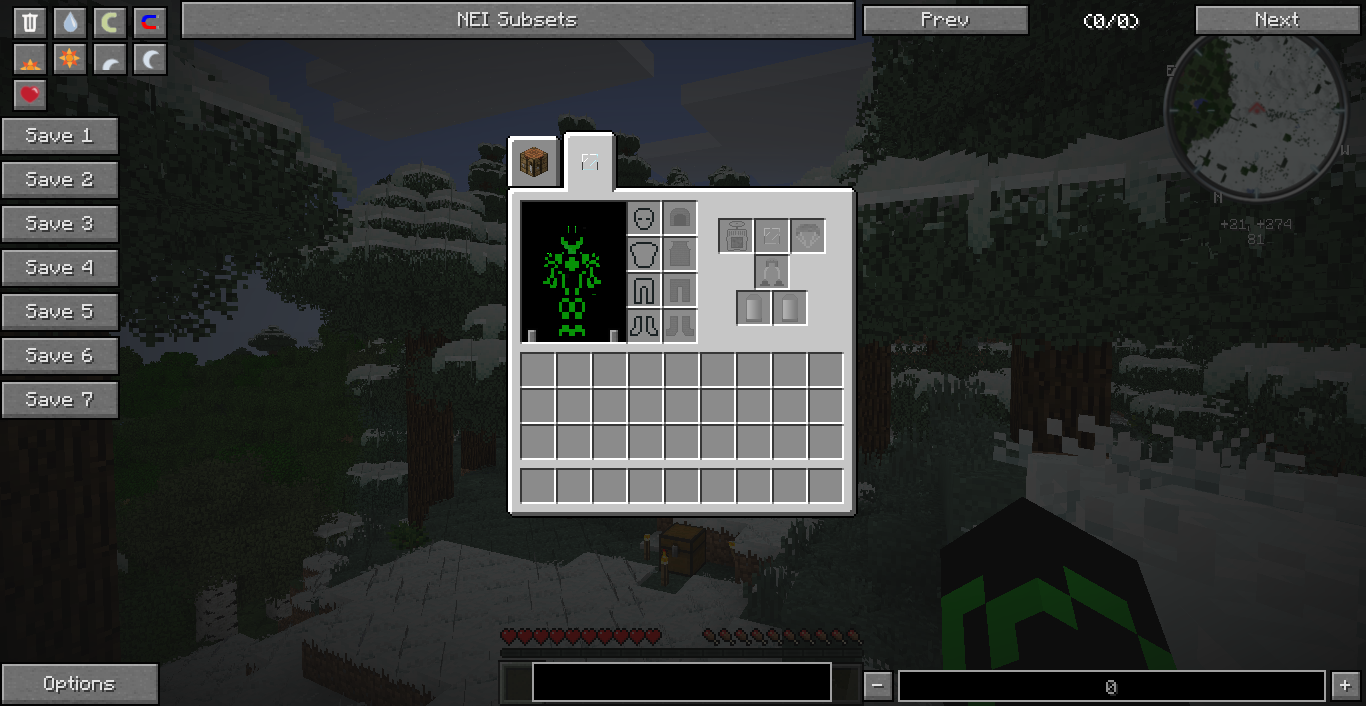The height and width of the screenshot is (706, 1366).
Task: Heal the player with the red heart icon
Action: pyautogui.click(x=30, y=95)
